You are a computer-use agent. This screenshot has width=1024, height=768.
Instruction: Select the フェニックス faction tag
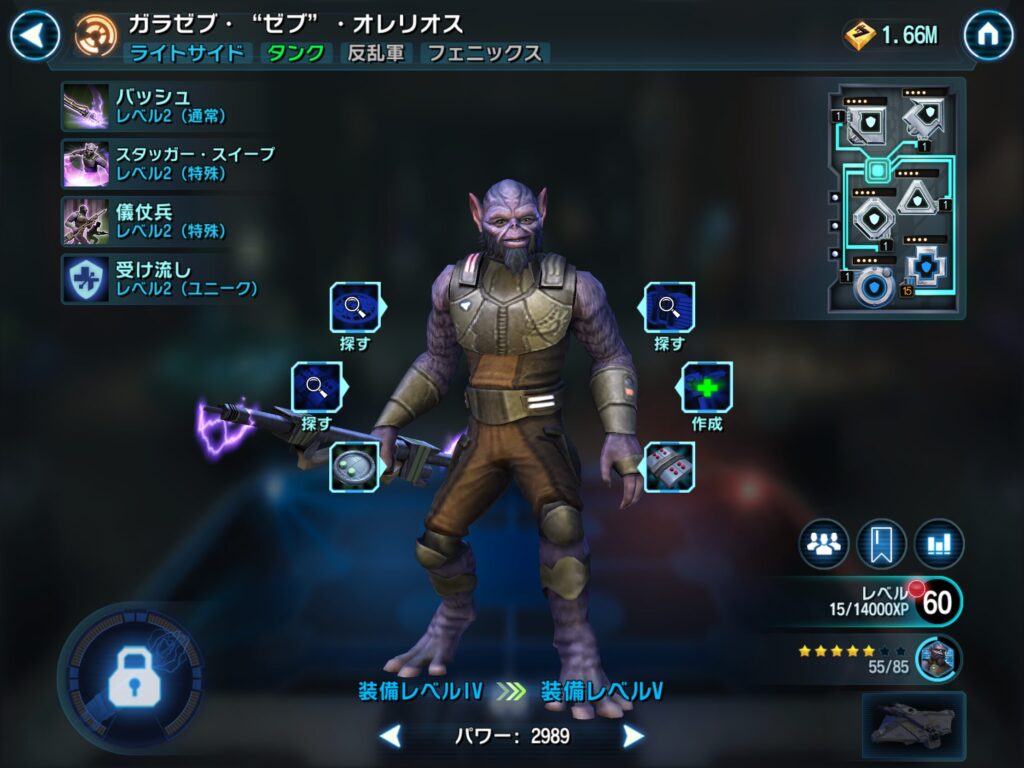[484, 53]
